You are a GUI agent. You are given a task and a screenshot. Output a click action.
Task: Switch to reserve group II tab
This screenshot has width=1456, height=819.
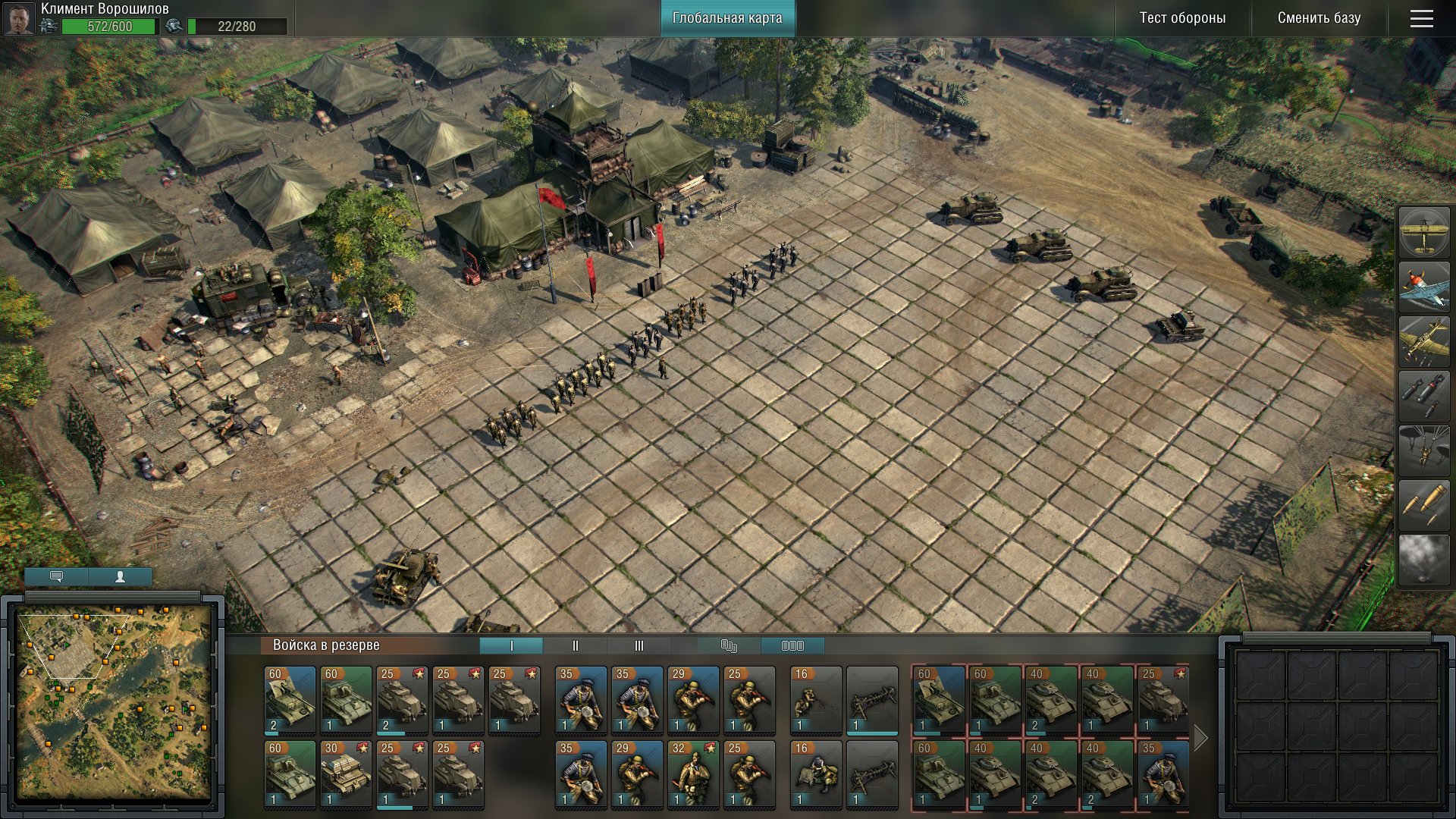click(x=575, y=646)
